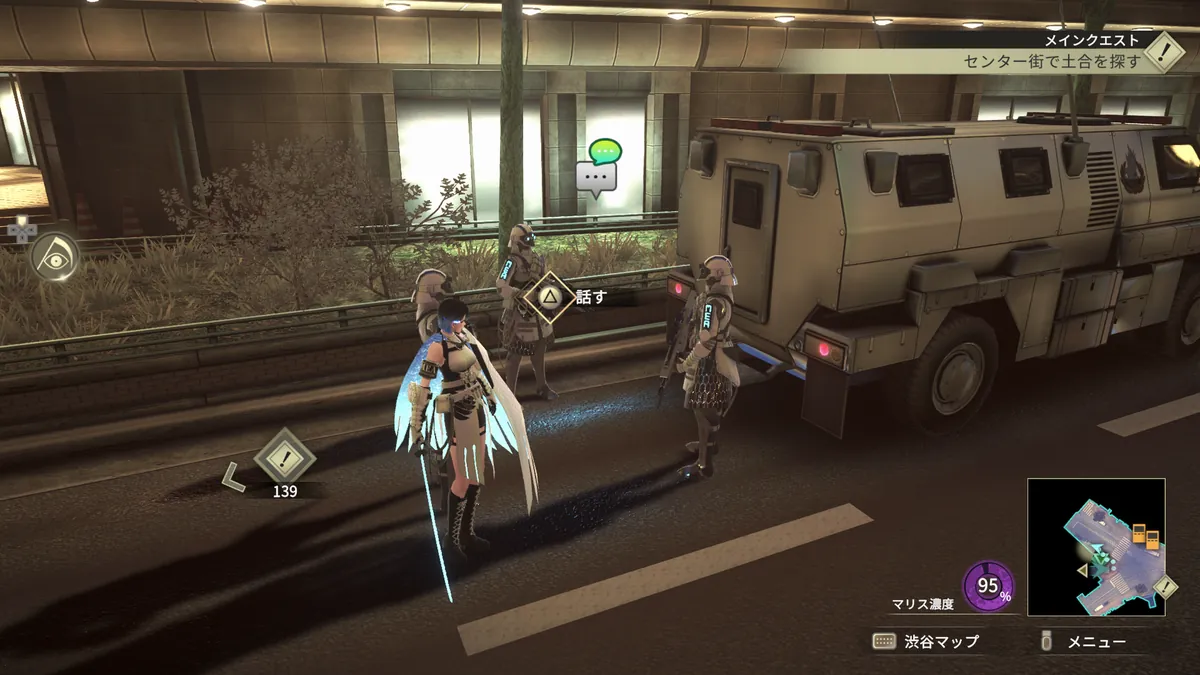Click the speech bubble above the soldier
The width and height of the screenshot is (1200, 675).
599,168
